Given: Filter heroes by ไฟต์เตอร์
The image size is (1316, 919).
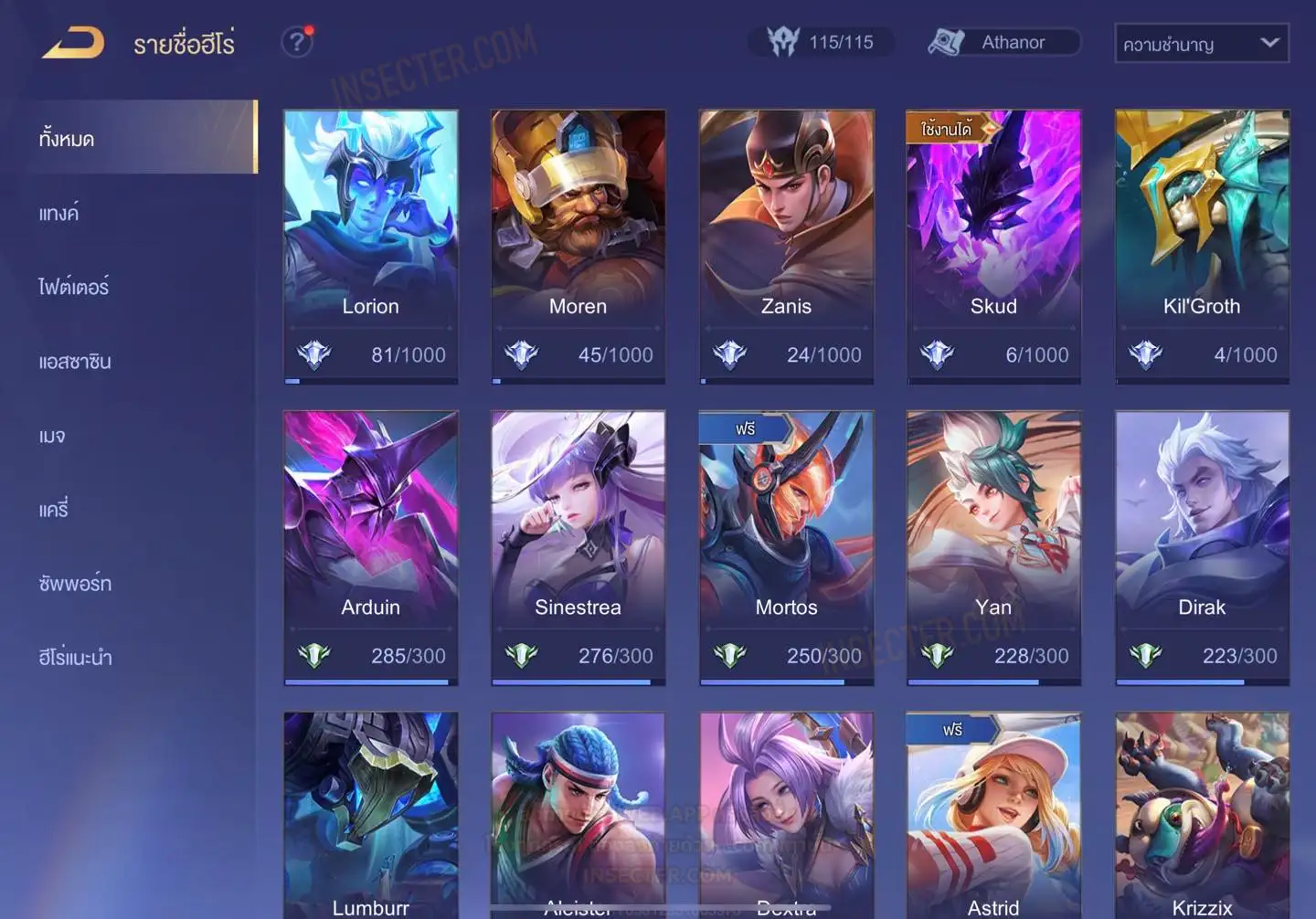Looking at the screenshot, I should (74, 287).
